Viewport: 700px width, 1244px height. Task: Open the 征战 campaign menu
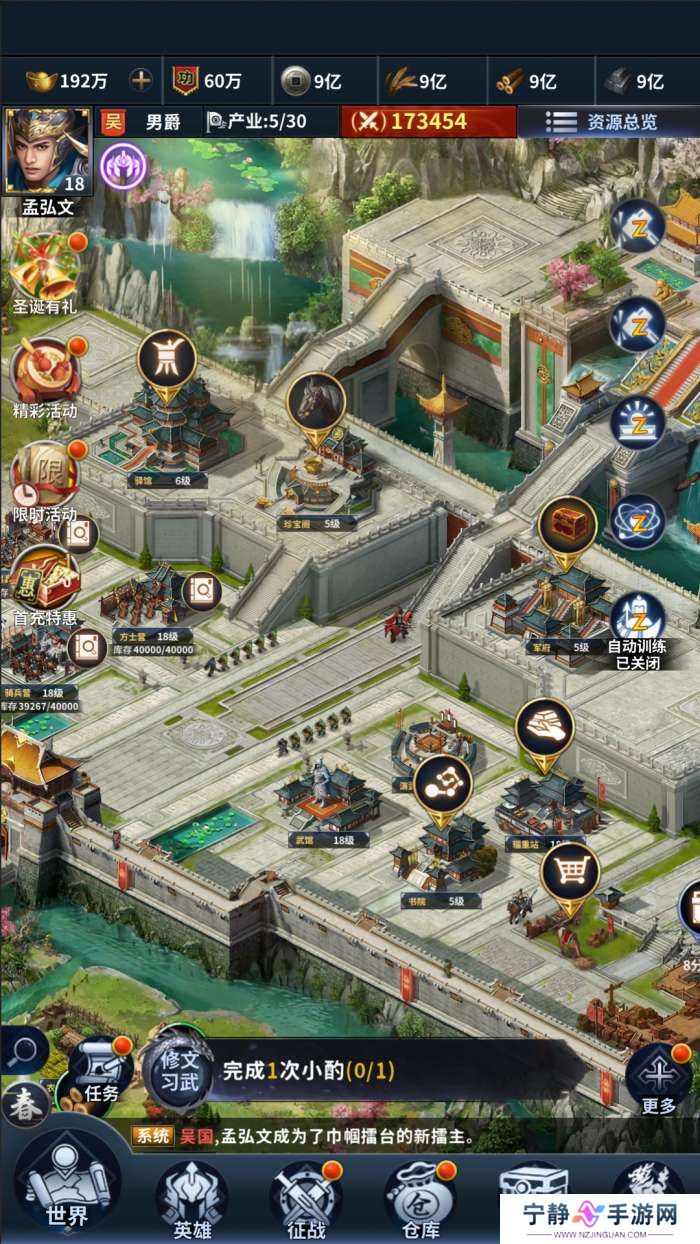tap(305, 1198)
